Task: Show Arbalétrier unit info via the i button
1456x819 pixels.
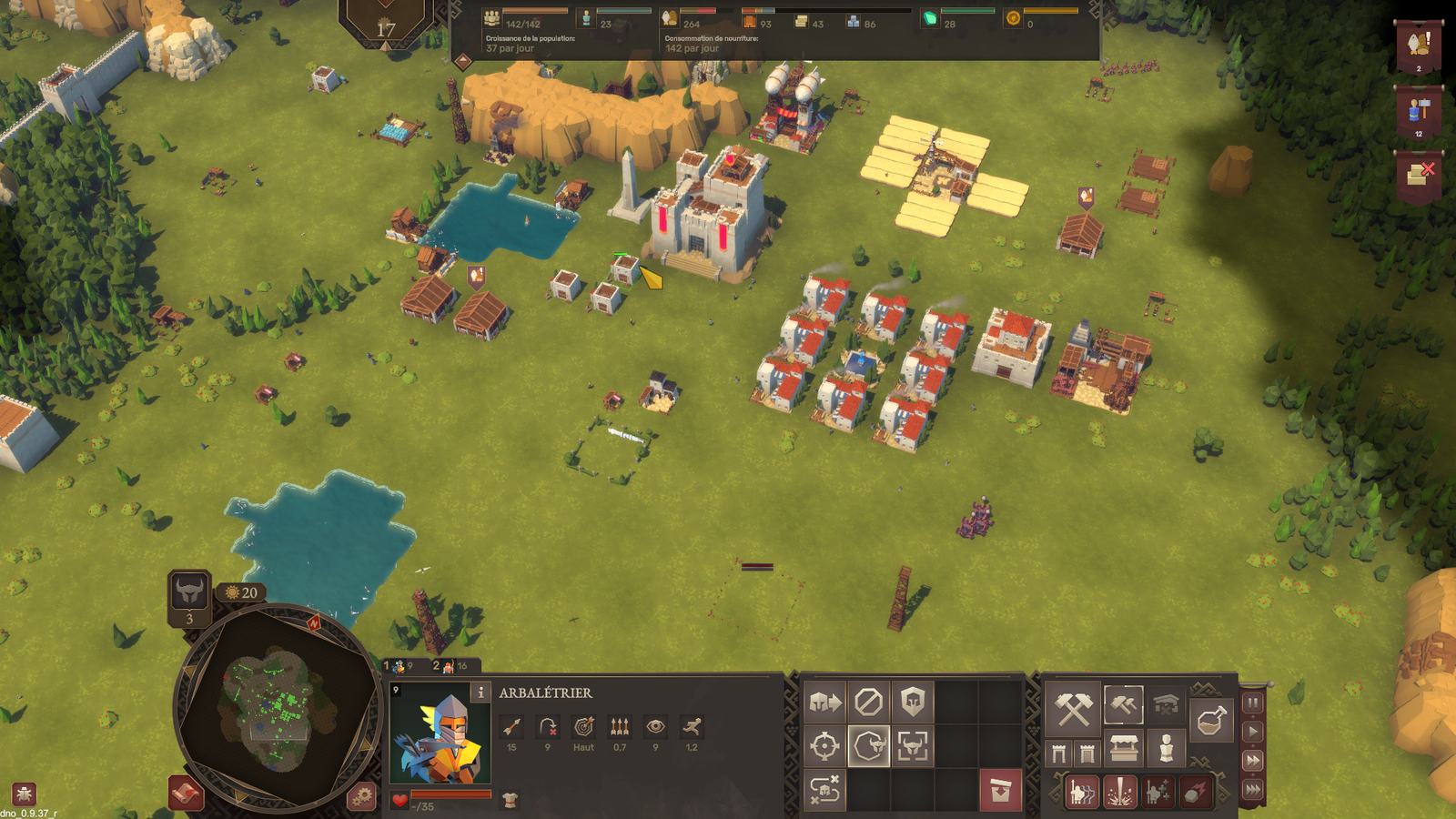Action: point(480,693)
